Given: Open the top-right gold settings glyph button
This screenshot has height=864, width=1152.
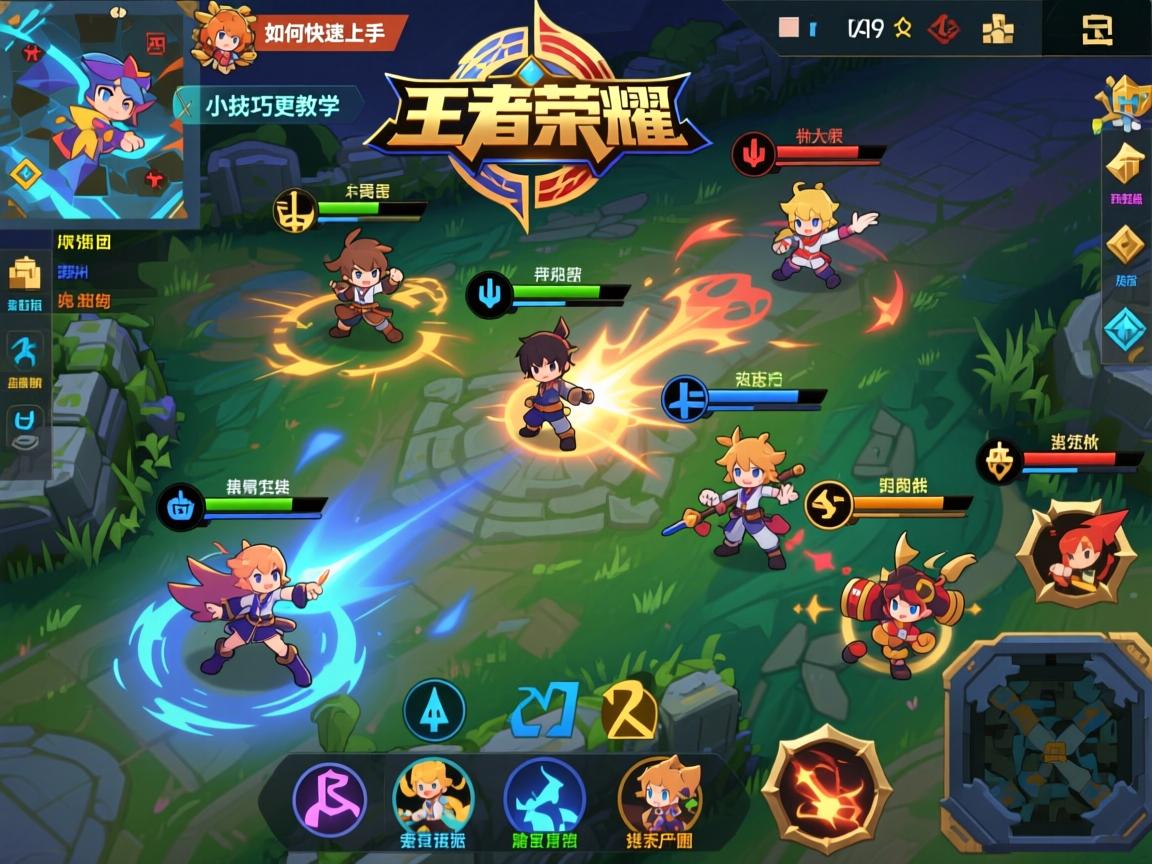Looking at the screenshot, I should (x=1097, y=30).
